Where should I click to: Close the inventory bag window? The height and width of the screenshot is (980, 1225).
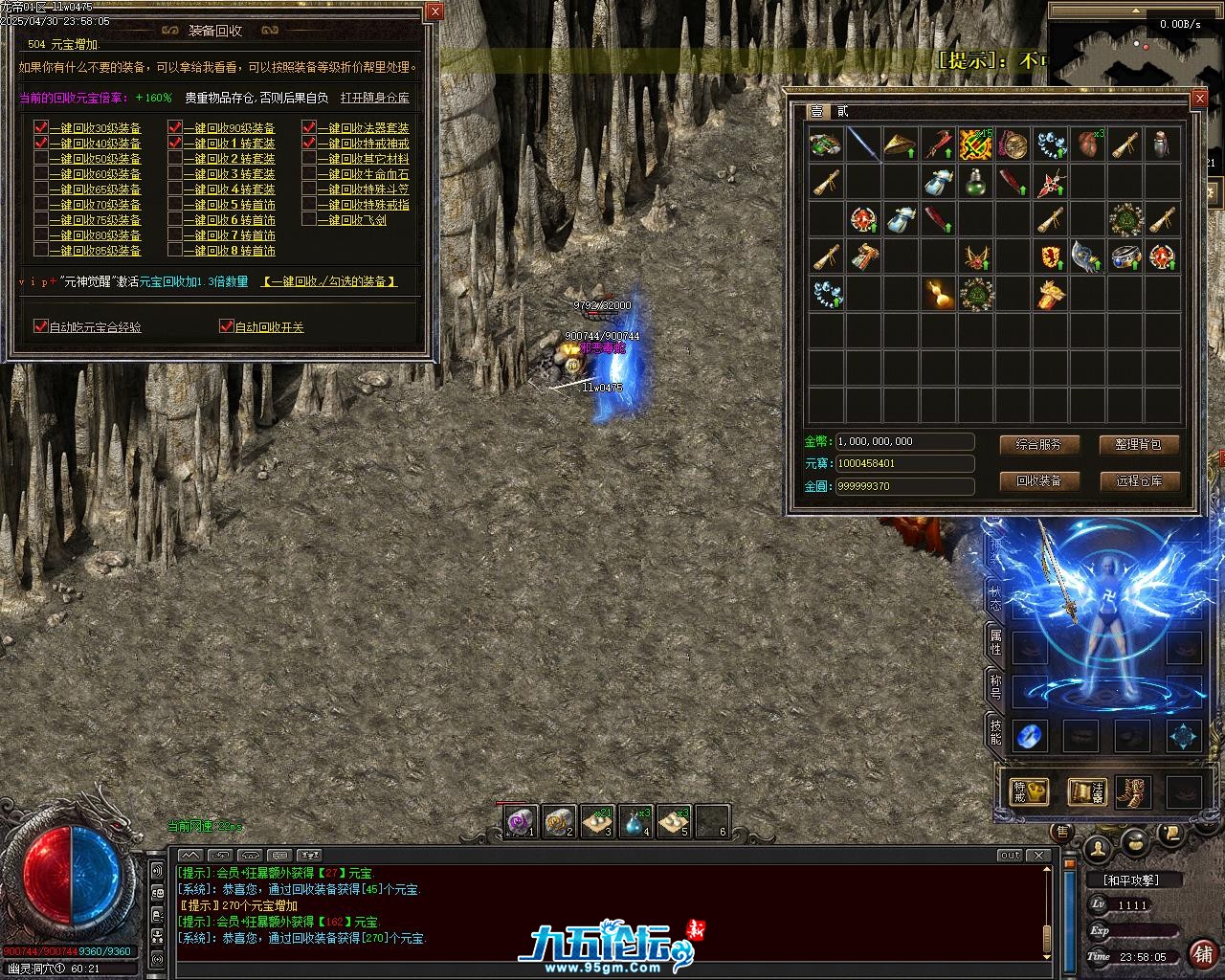(1199, 99)
